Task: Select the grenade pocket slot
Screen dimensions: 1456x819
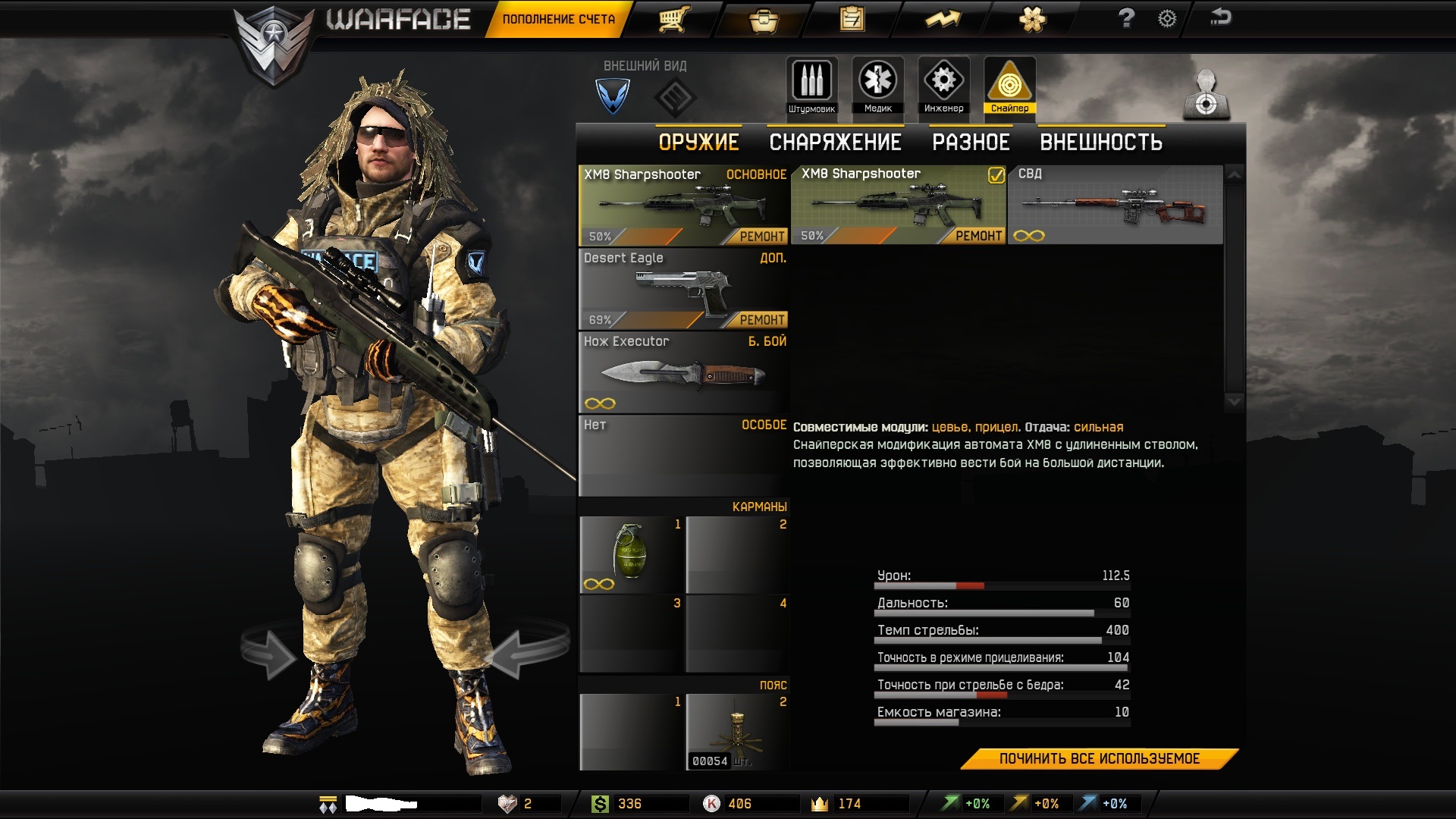Action: tap(631, 555)
